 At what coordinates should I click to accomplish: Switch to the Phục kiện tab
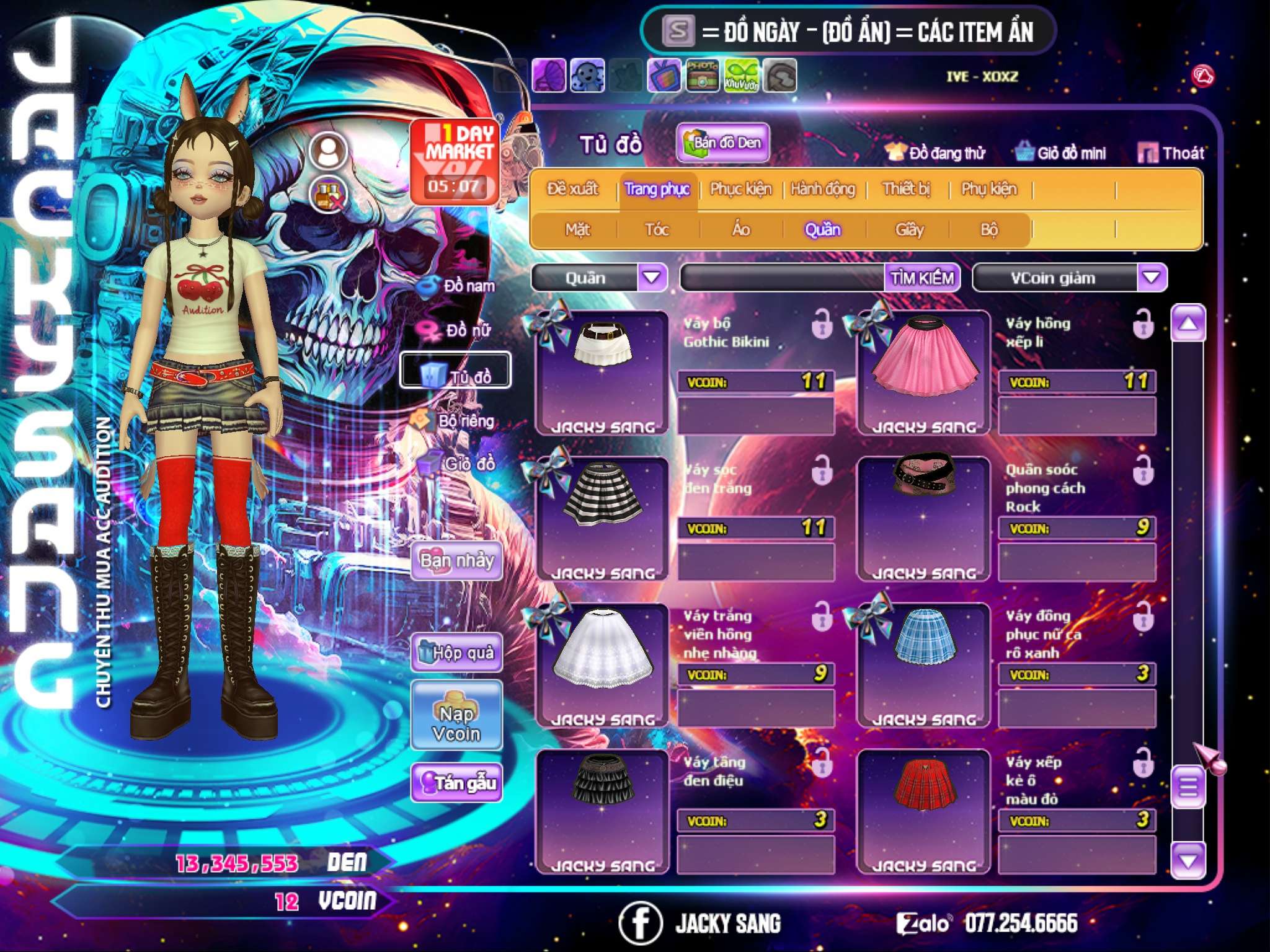click(x=740, y=189)
